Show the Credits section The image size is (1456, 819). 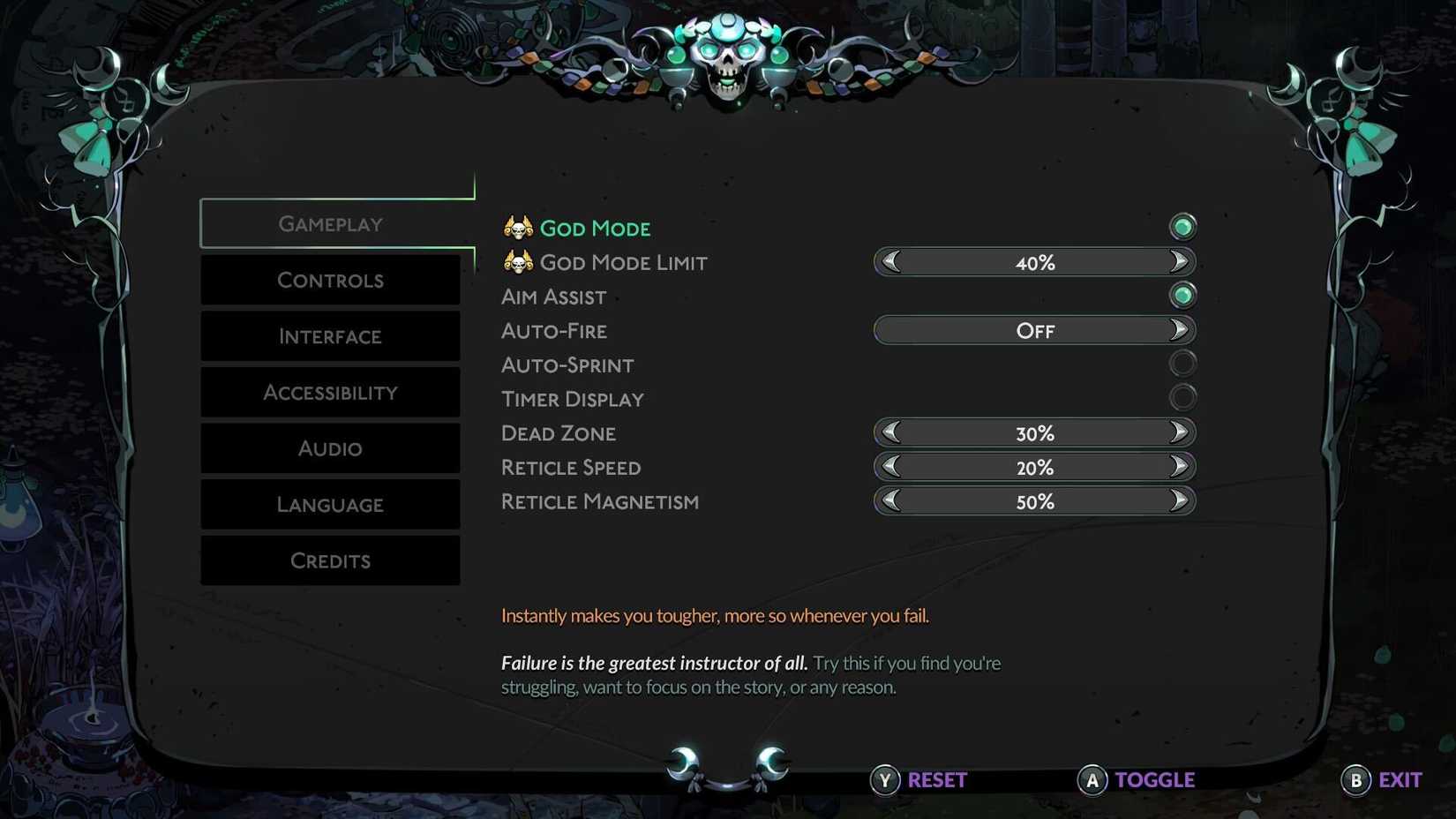tap(330, 560)
